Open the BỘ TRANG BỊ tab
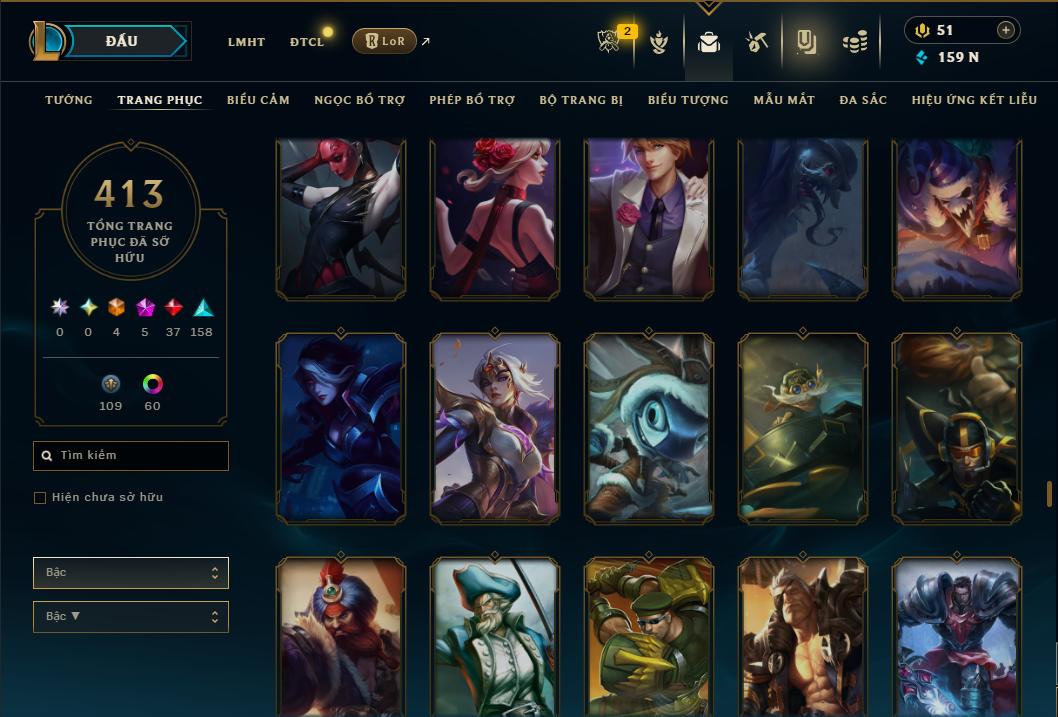Viewport: 1058px width, 717px height. point(581,100)
